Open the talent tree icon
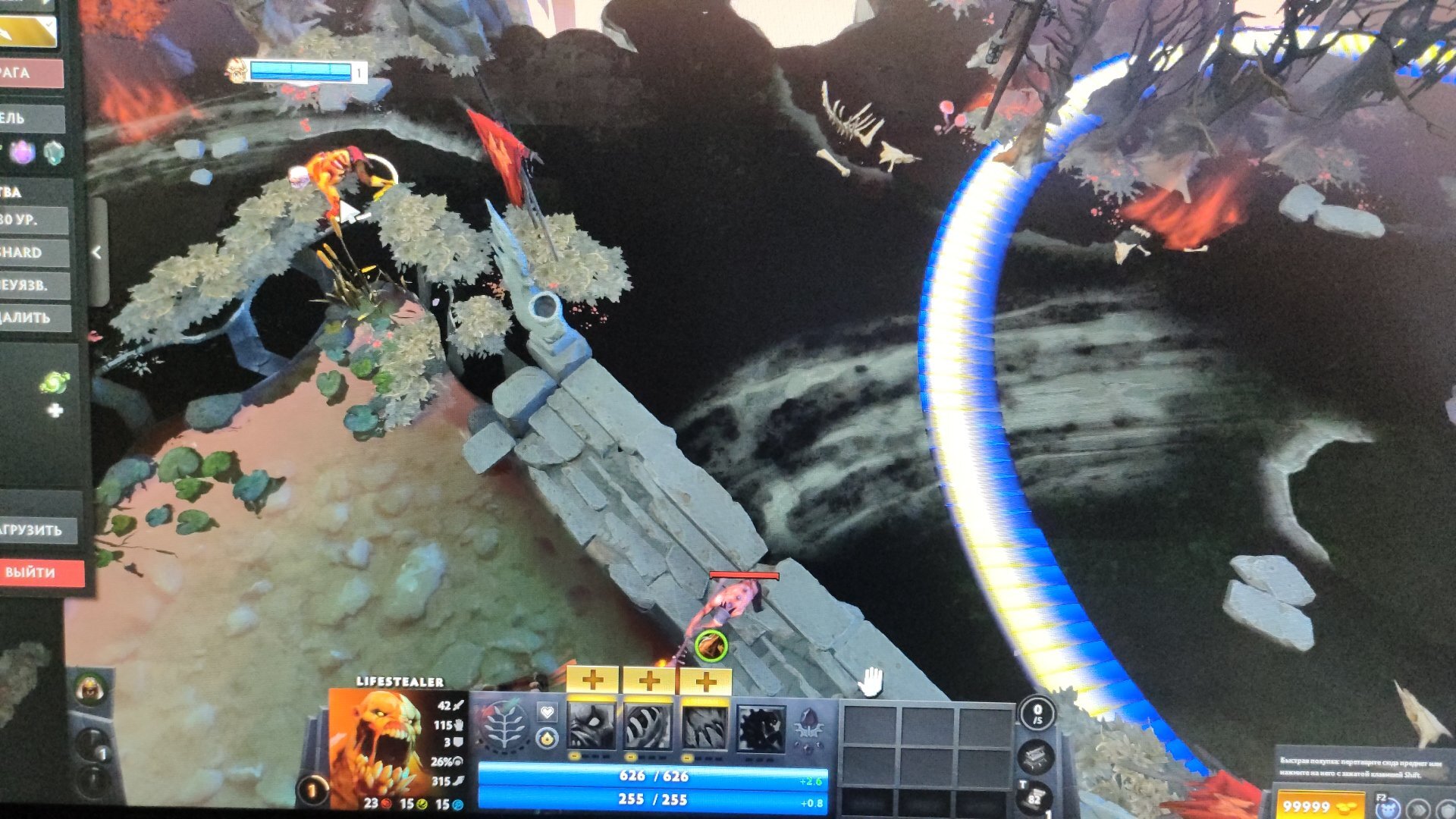This screenshot has height=819, width=1456. (503, 726)
